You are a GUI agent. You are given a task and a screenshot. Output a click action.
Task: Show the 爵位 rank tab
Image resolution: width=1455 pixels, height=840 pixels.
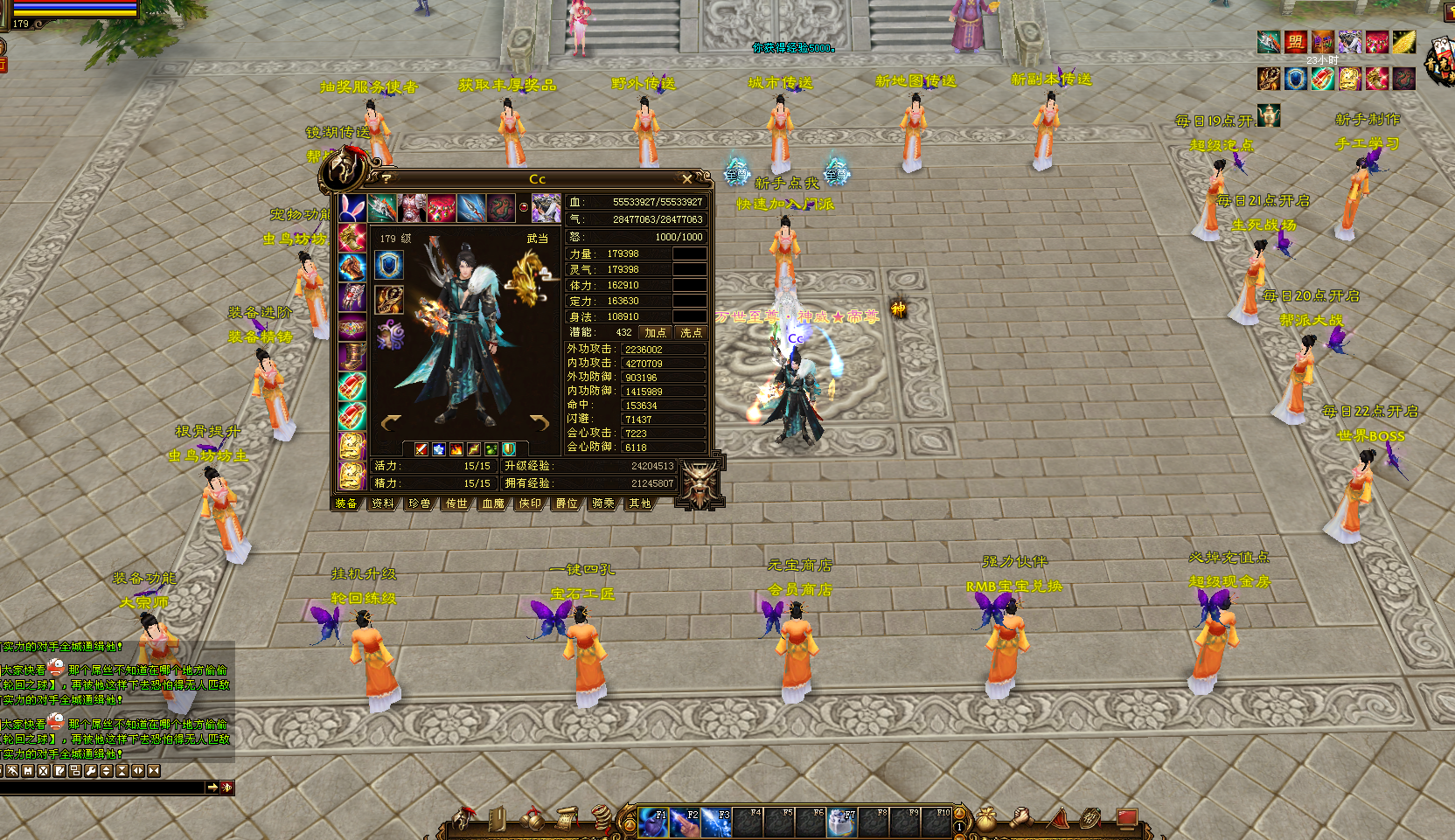(567, 503)
